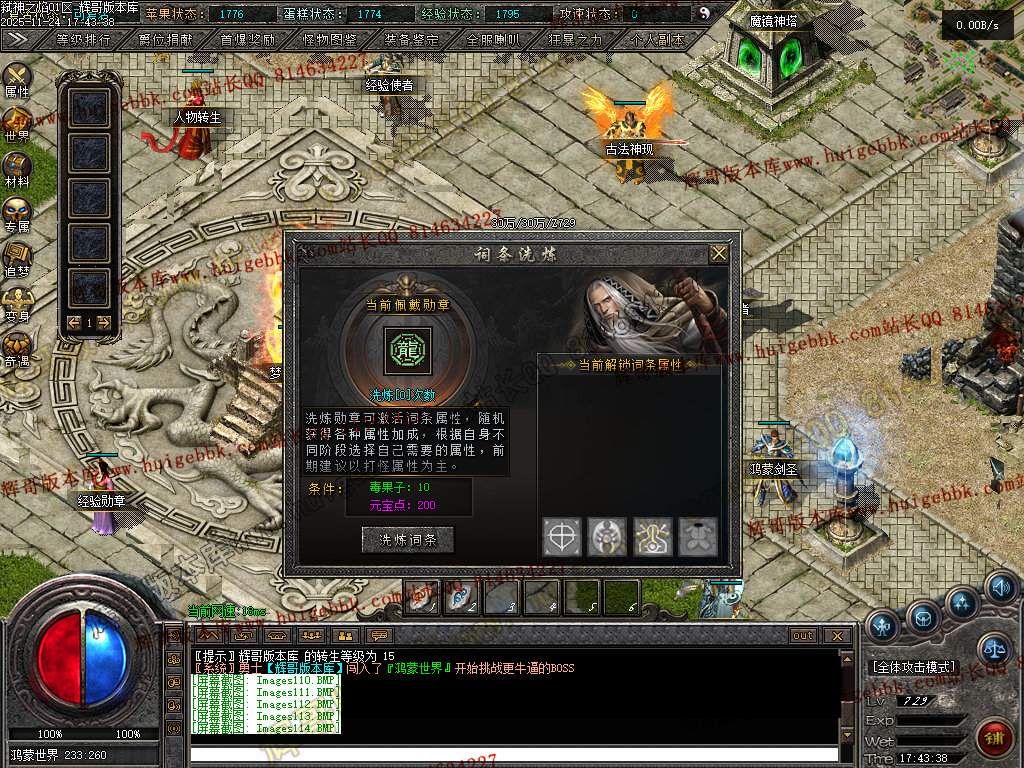
Task: Click the red 铺 shop button
Action: coord(993,738)
